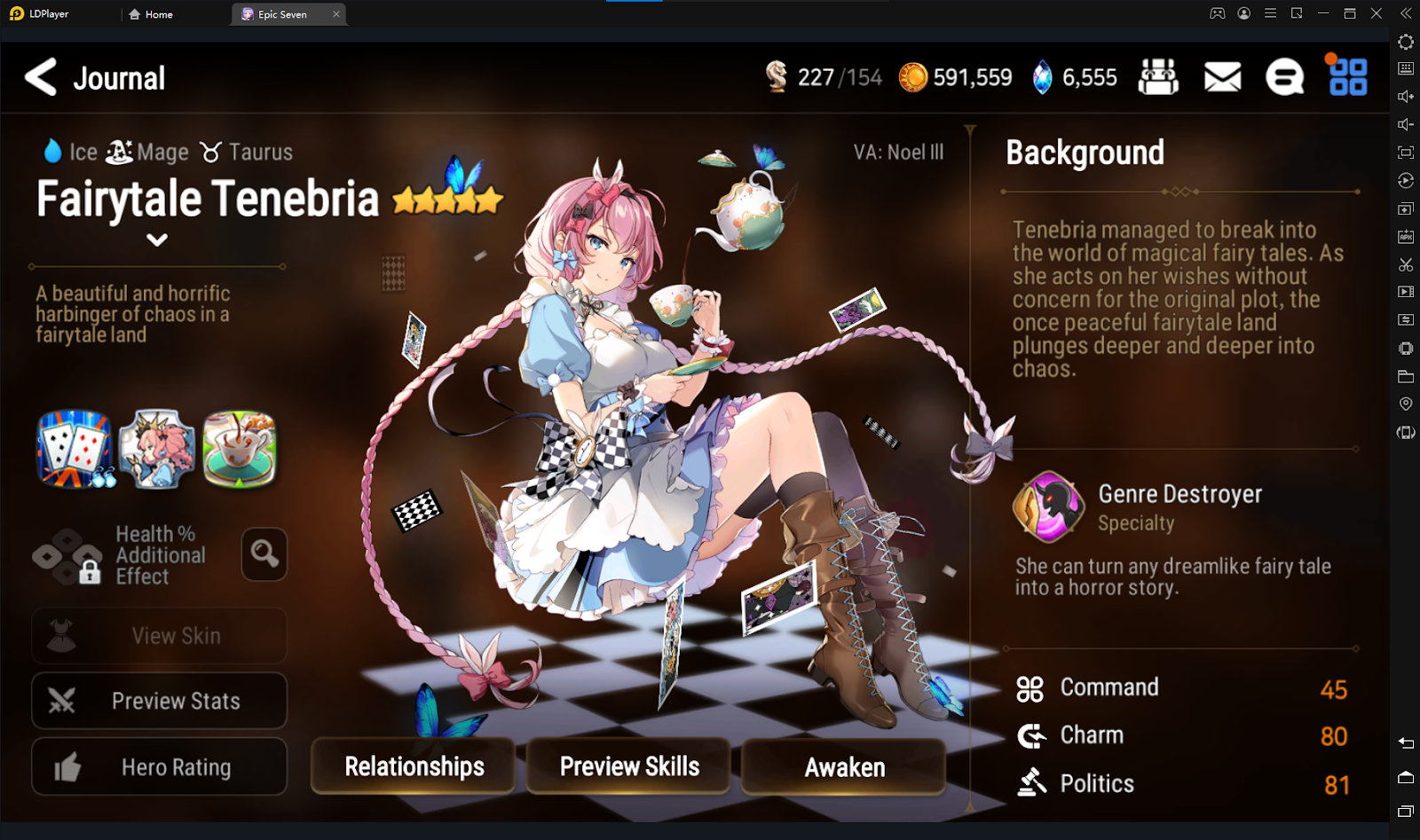Open the white castle-shaped icon

pos(1158,77)
